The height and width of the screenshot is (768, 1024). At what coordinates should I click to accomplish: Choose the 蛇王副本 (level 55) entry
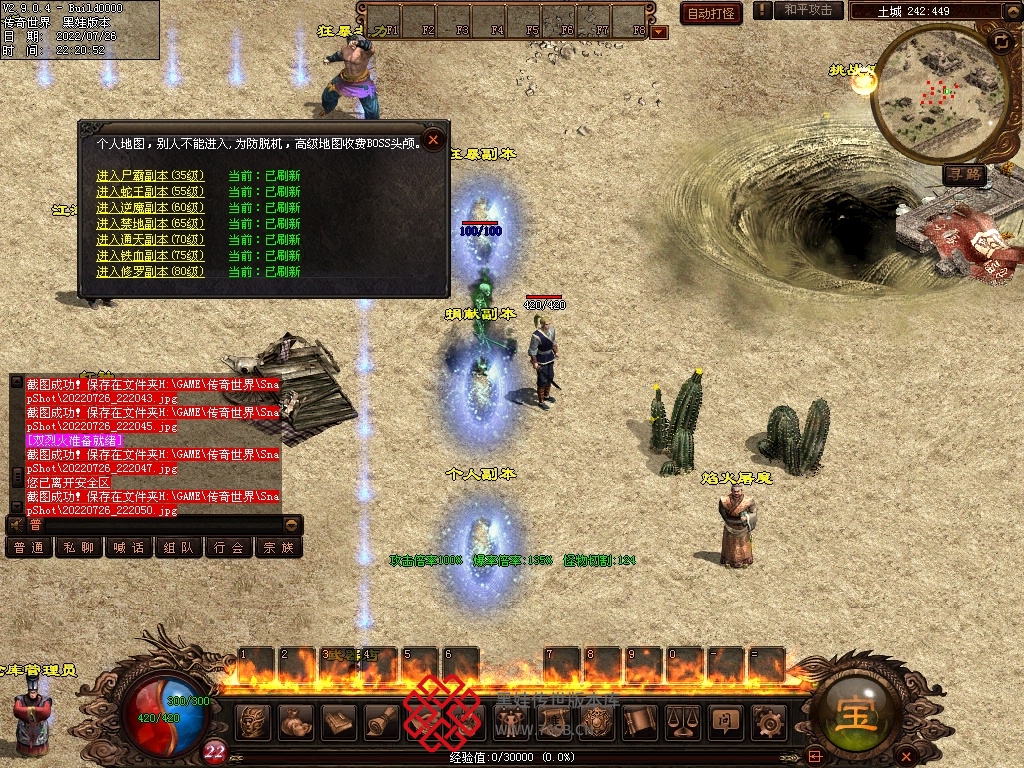[150, 192]
